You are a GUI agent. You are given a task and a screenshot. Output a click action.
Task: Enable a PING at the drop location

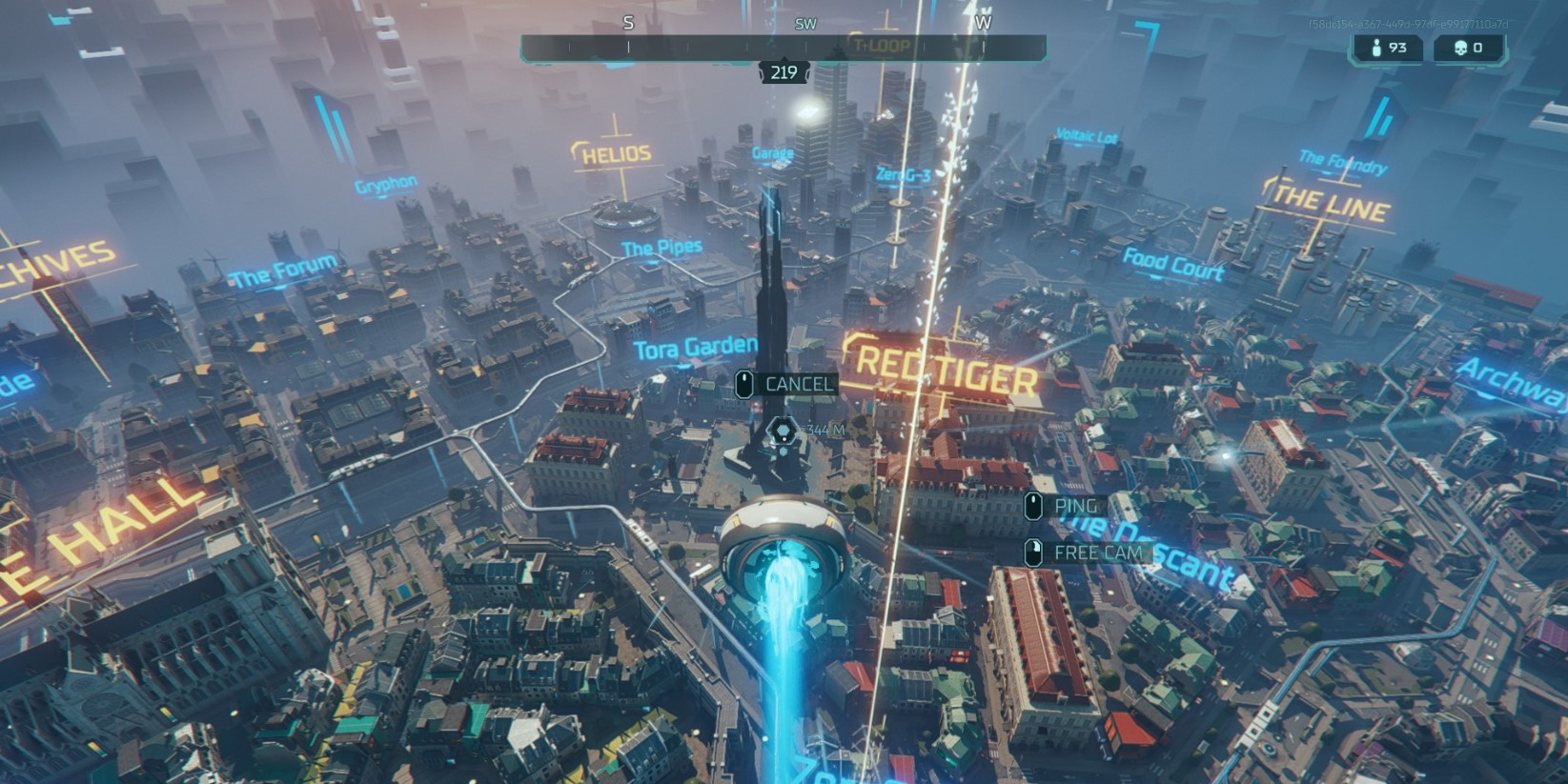pyautogui.click(x=1075, y=506)
